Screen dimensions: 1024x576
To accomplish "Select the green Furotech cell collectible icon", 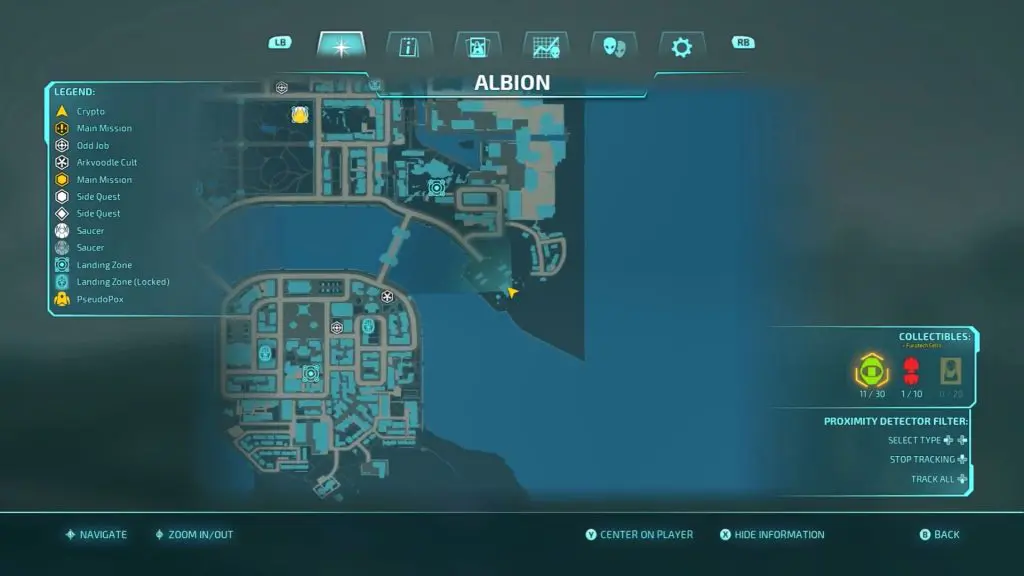I will (870, 373).
